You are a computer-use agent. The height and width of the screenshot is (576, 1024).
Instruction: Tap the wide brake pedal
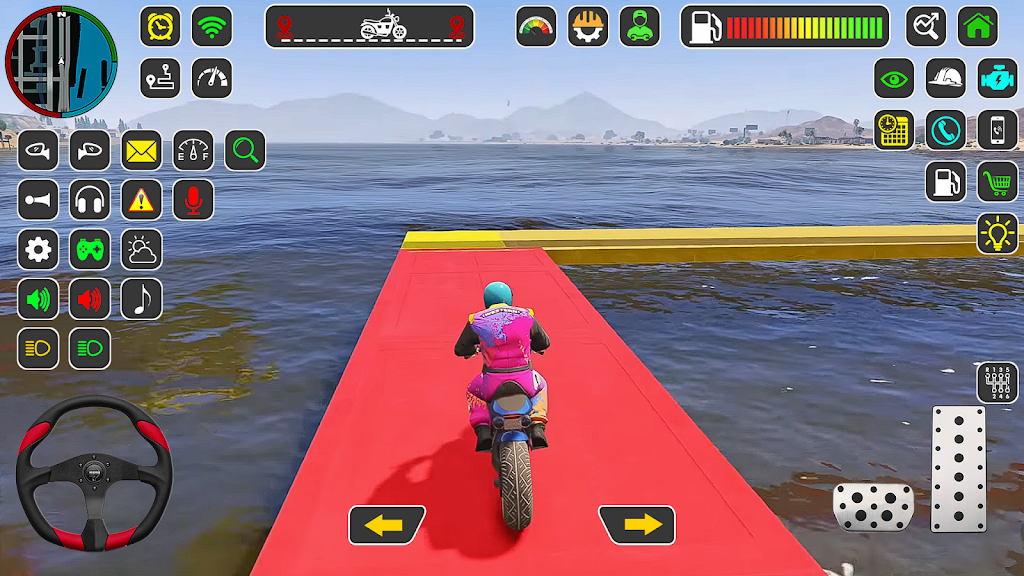(873, 506)
